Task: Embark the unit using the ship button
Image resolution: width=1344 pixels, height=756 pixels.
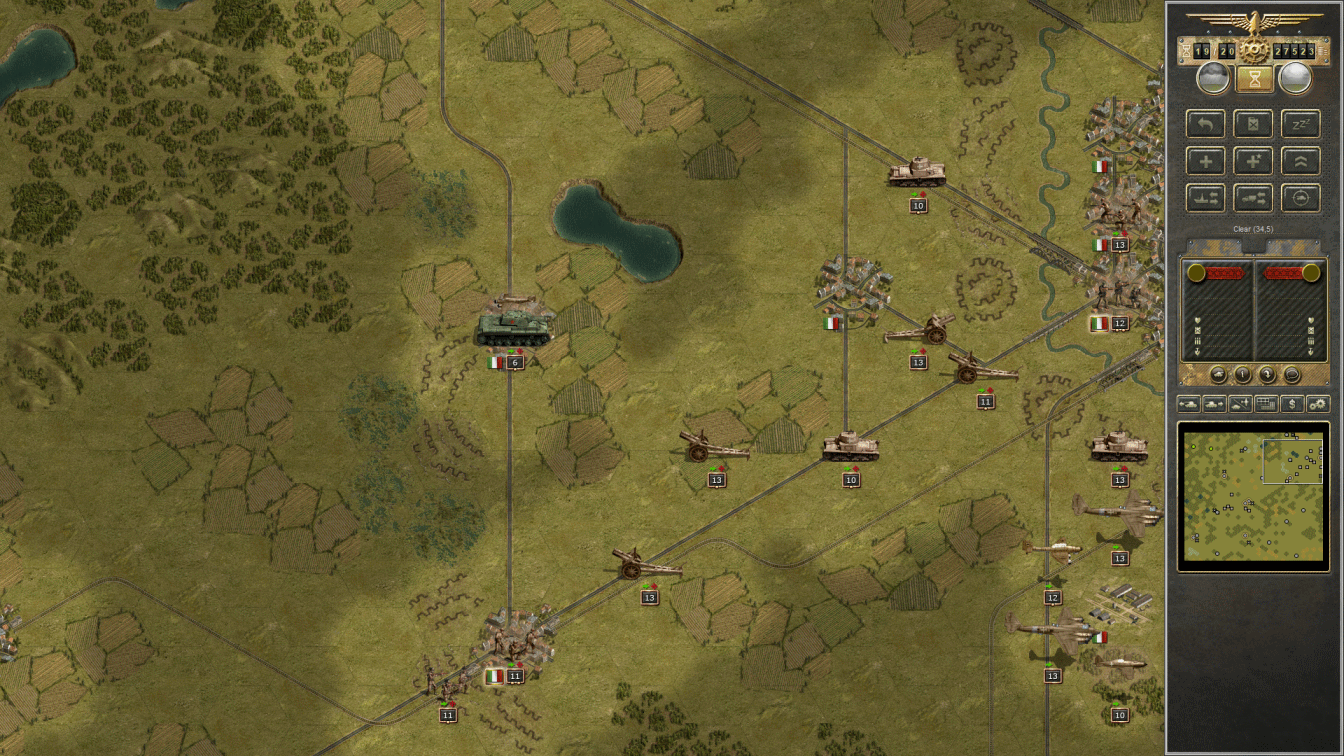Action: pos(1205,198)
